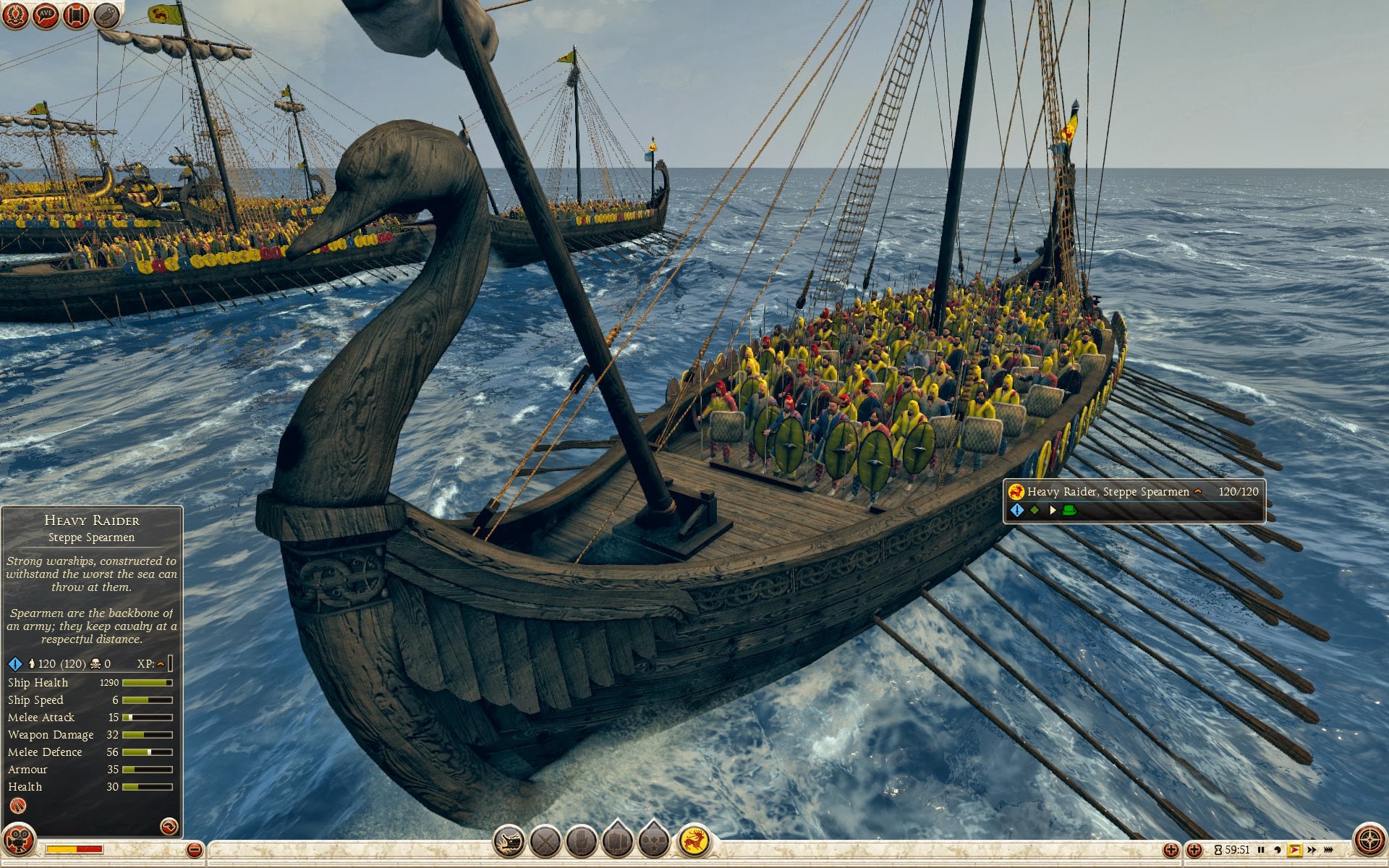Screen dimensions: 1389x868
Task: Click the yellow stag faction emblem
Action: coord(694,842)
